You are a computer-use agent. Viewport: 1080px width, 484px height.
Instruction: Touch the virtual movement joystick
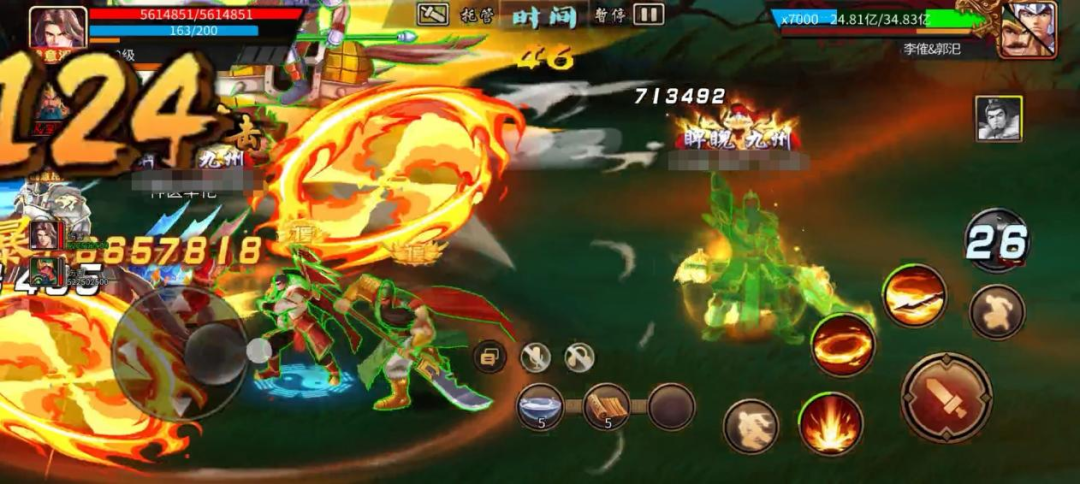coord(179,352)
